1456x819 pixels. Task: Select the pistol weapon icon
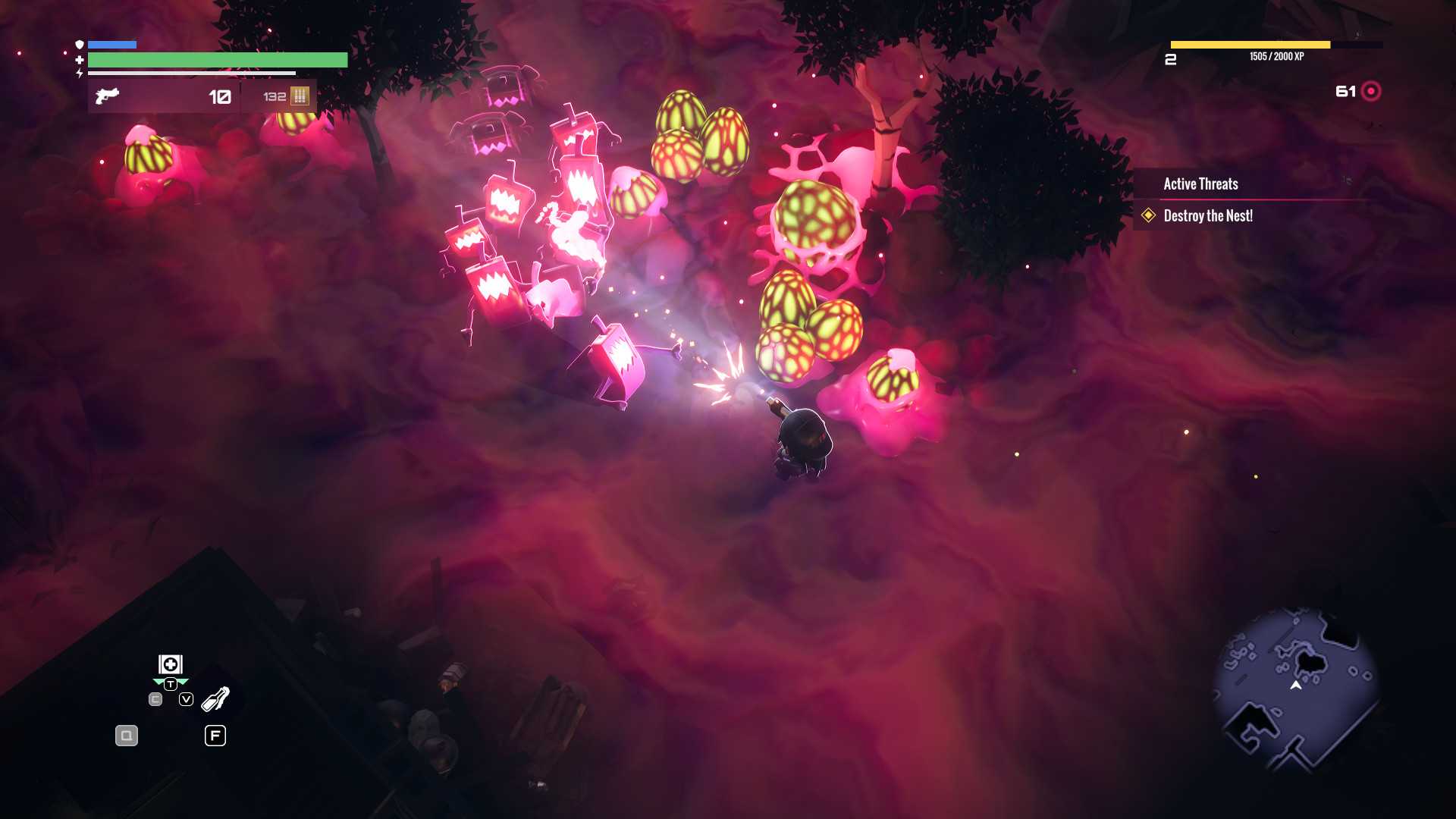(106, 95)
